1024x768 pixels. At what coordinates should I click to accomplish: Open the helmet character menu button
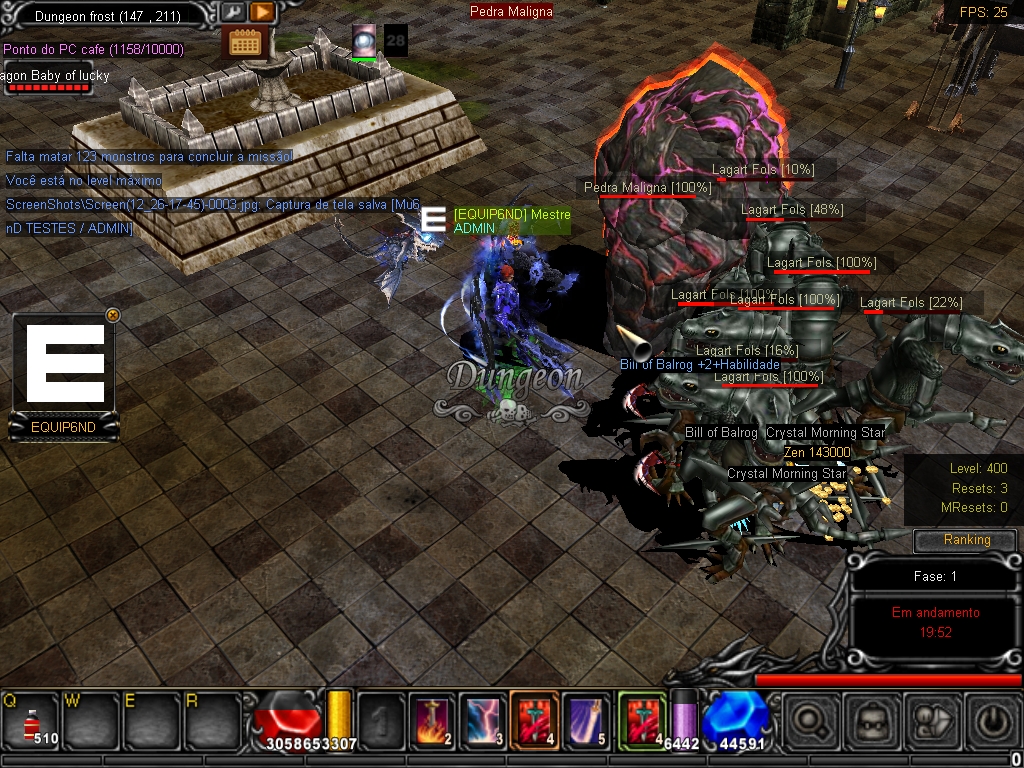870,721
